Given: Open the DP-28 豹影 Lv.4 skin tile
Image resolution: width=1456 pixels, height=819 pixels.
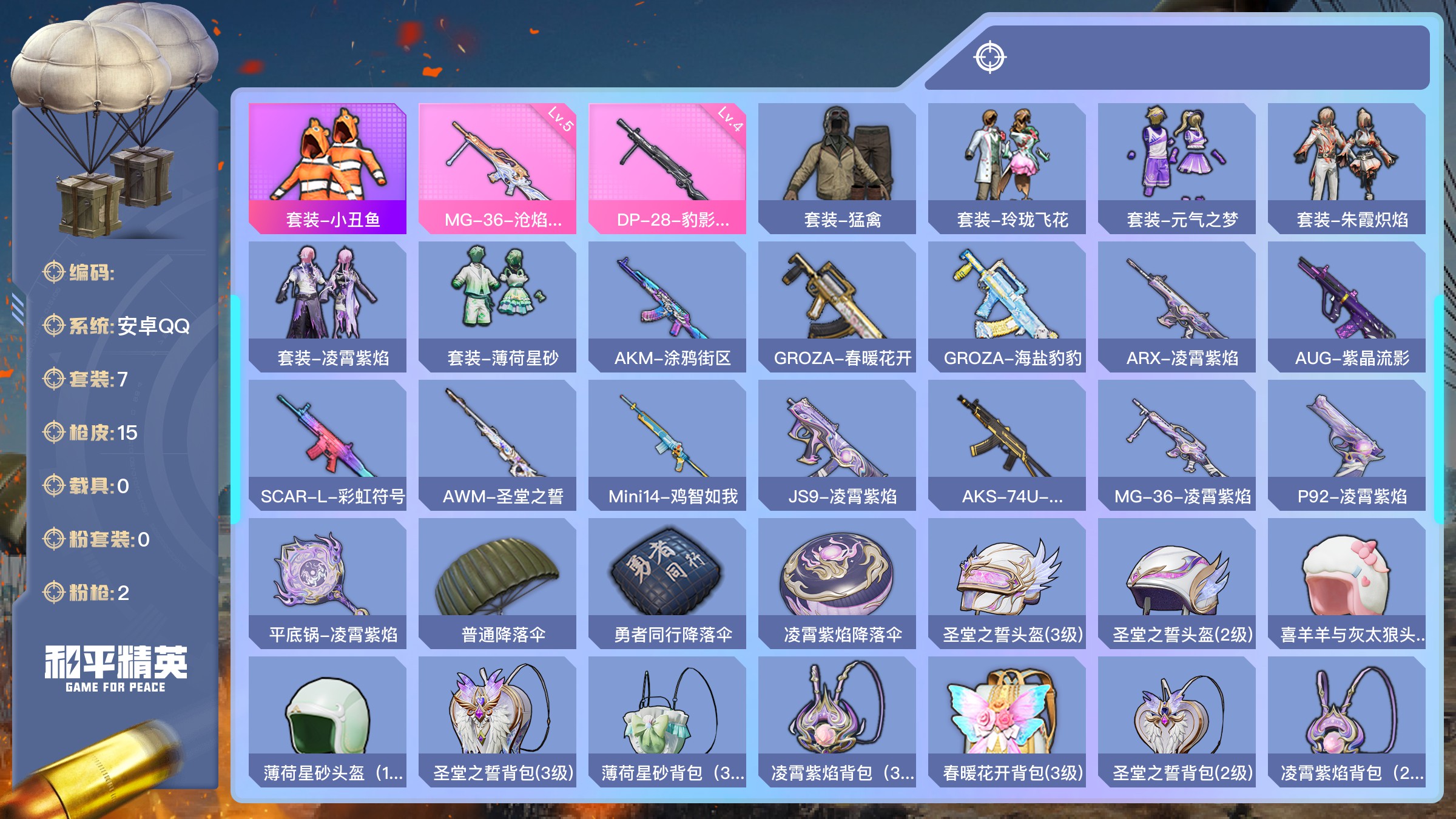Looking at the screenshot, I should [667, 168].
